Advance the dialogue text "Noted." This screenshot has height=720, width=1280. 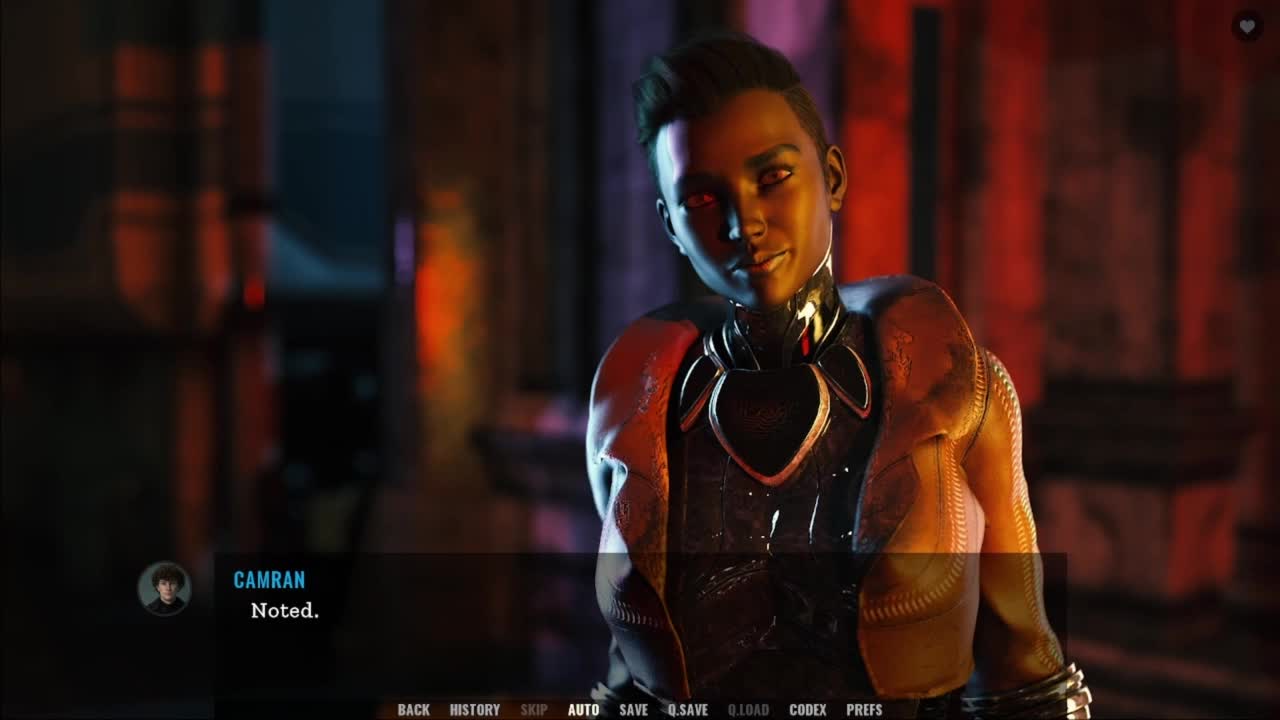285,610
